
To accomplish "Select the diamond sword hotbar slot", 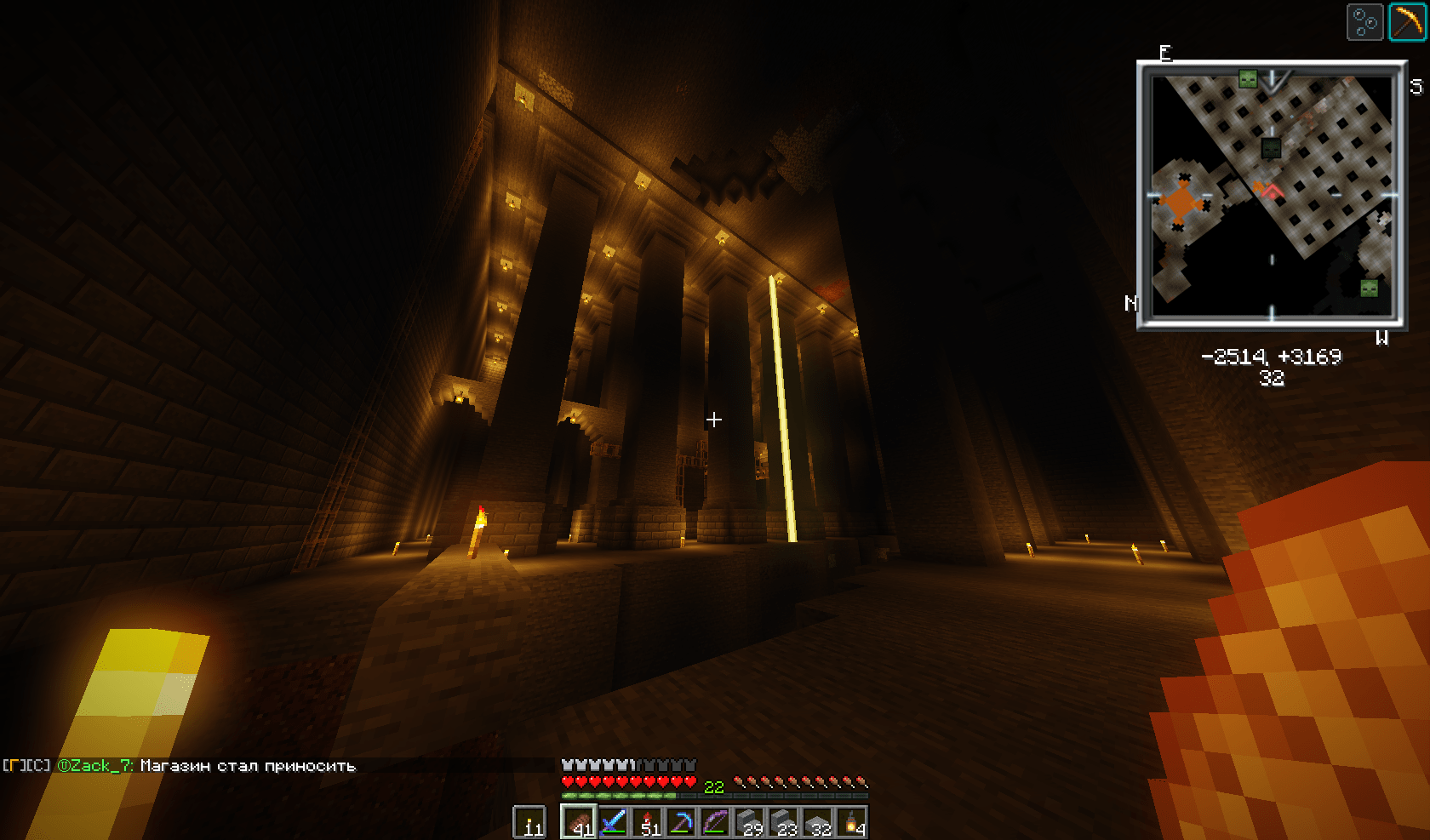I will (613, 822).
